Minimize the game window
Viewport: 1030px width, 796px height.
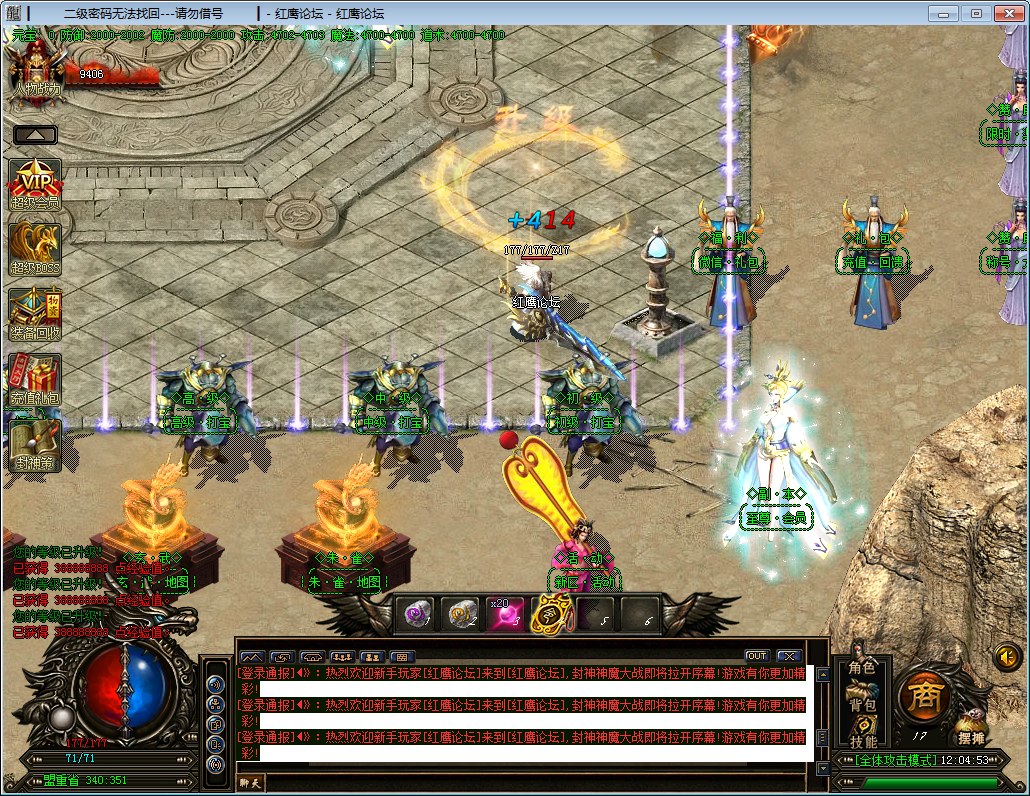[x=942, y=13]
